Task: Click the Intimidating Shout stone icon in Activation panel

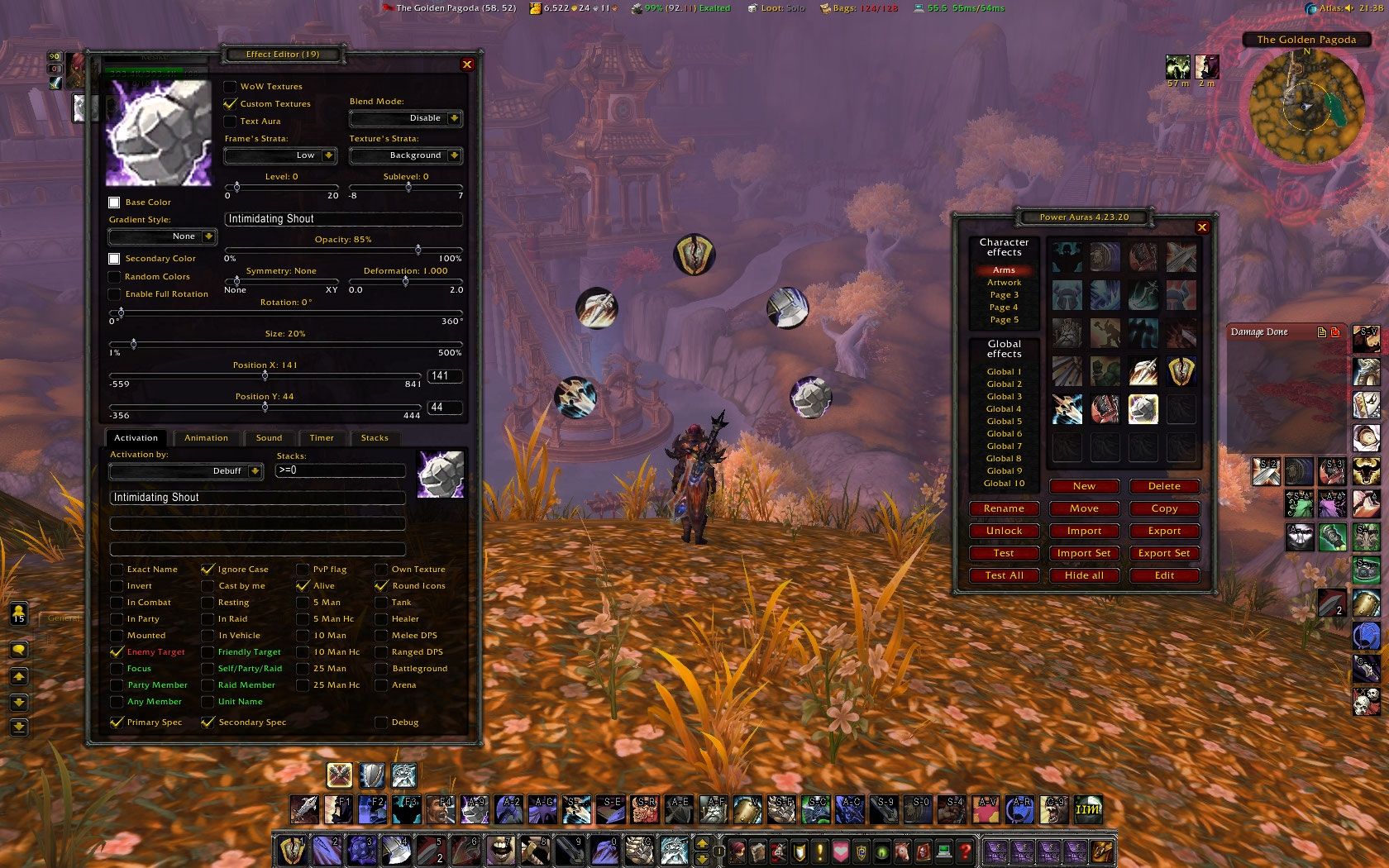Action: pyautogui.click(x=441, y=473)
